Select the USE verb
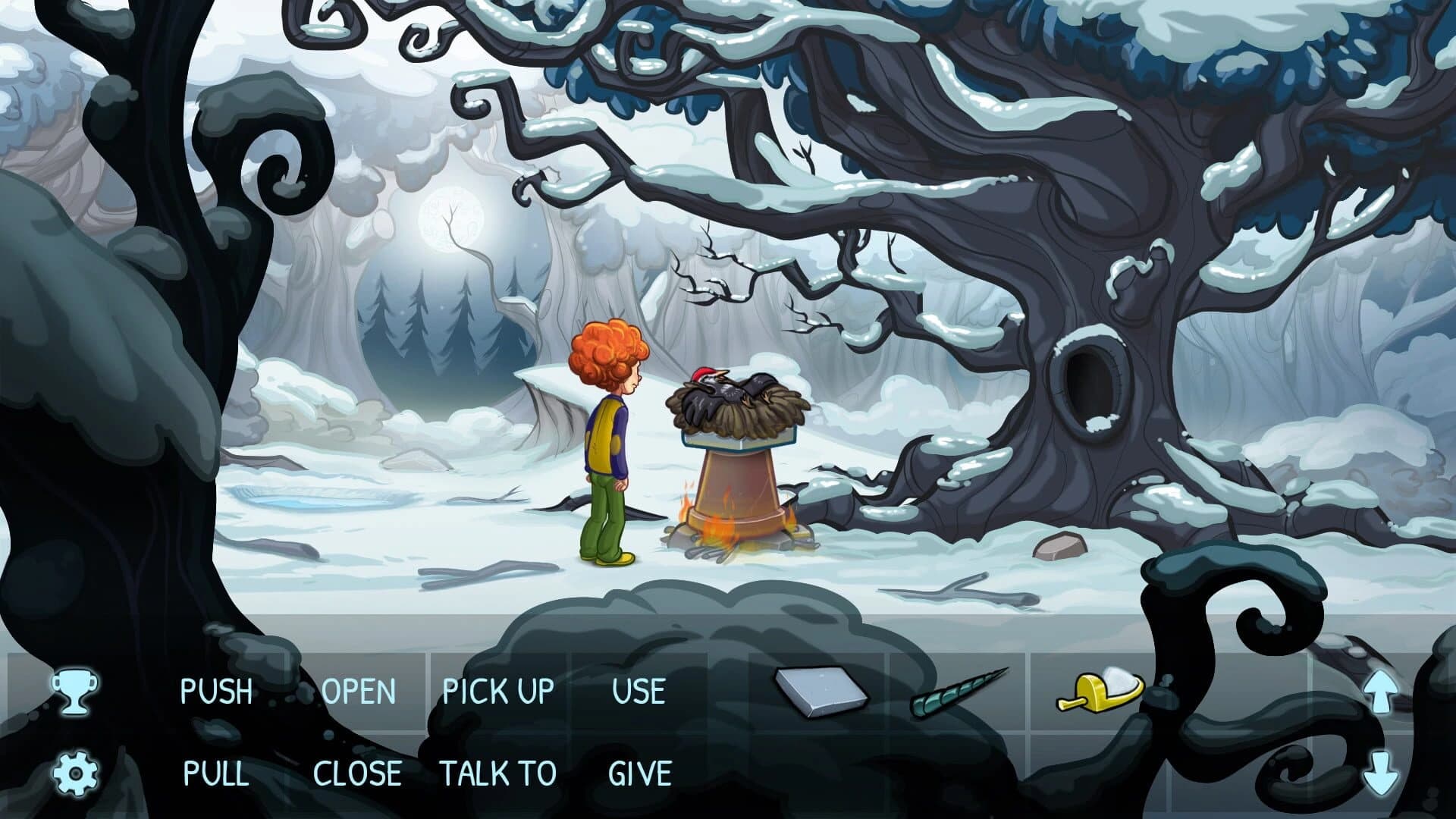This screenshot has height=819, width=1456. pyautogui.click(x=639, y=692)
